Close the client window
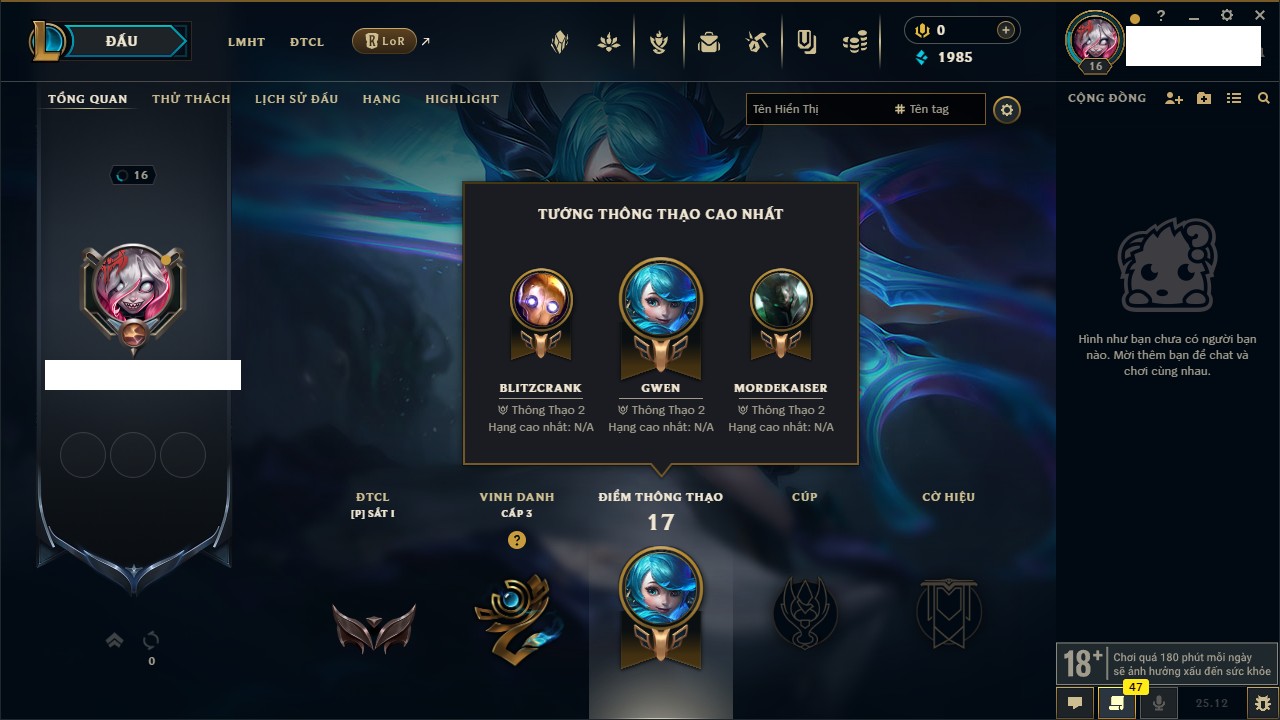The height and width of the screenshot is (720, 1280). 1260,16
